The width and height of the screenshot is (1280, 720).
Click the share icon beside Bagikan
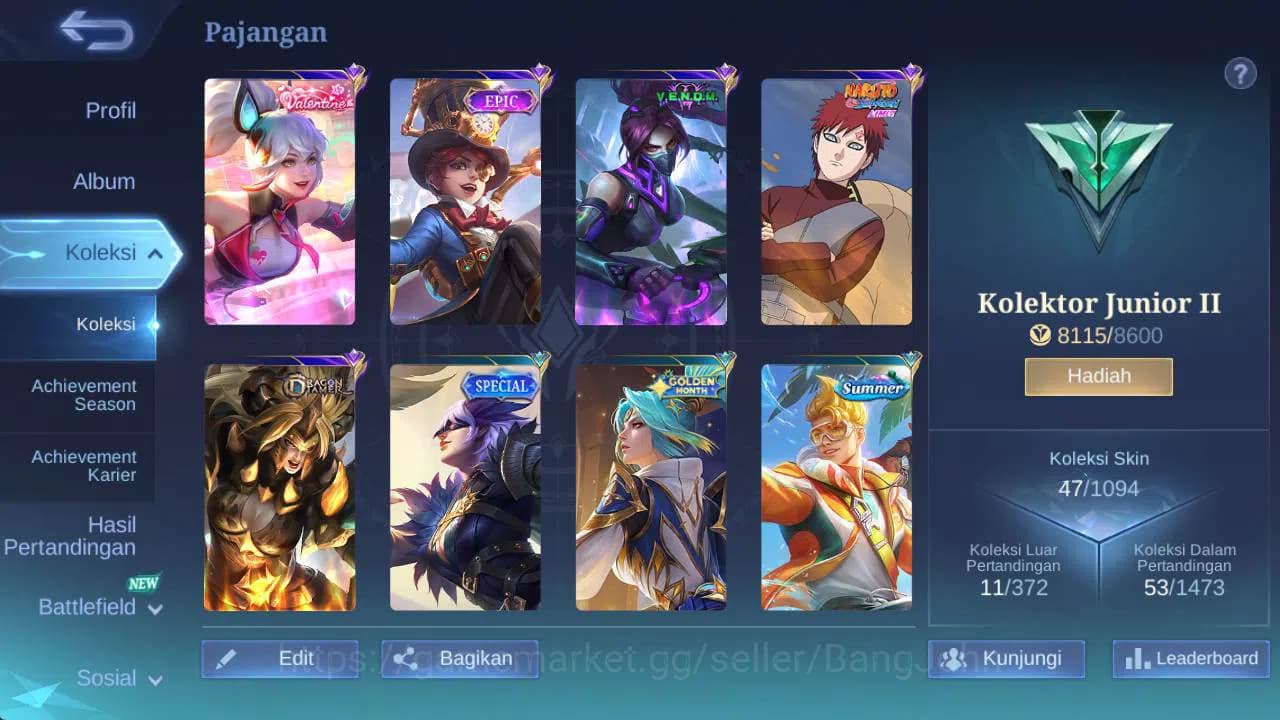[x=404, y=659]
